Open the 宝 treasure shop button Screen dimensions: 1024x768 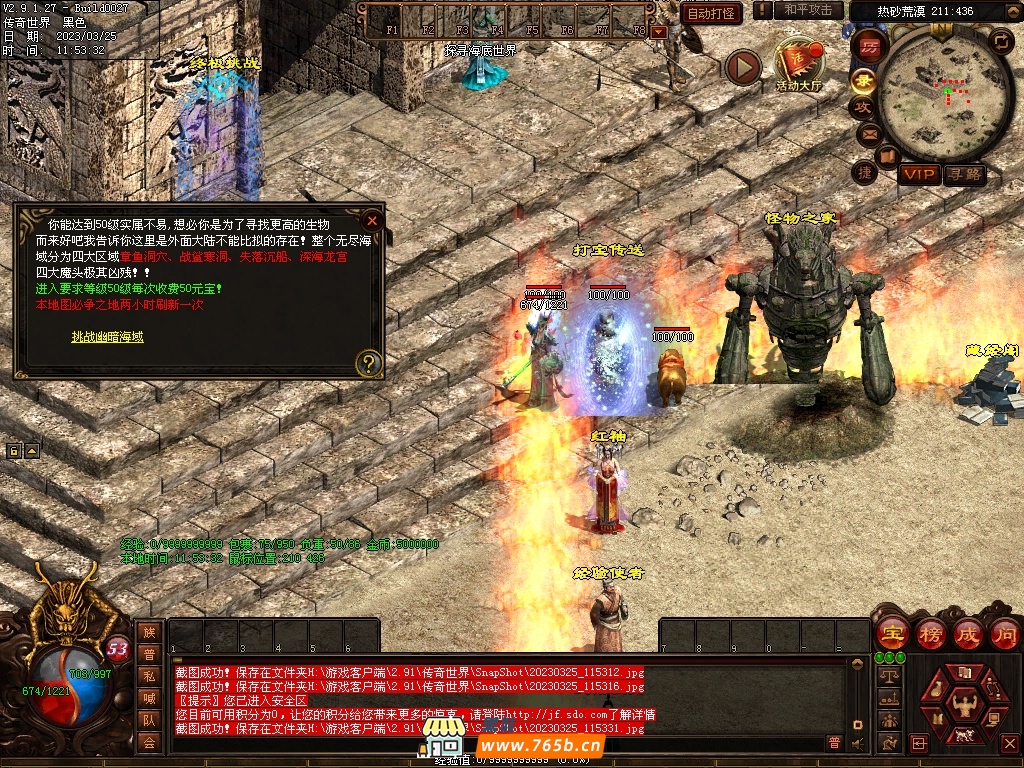[891, 633]
